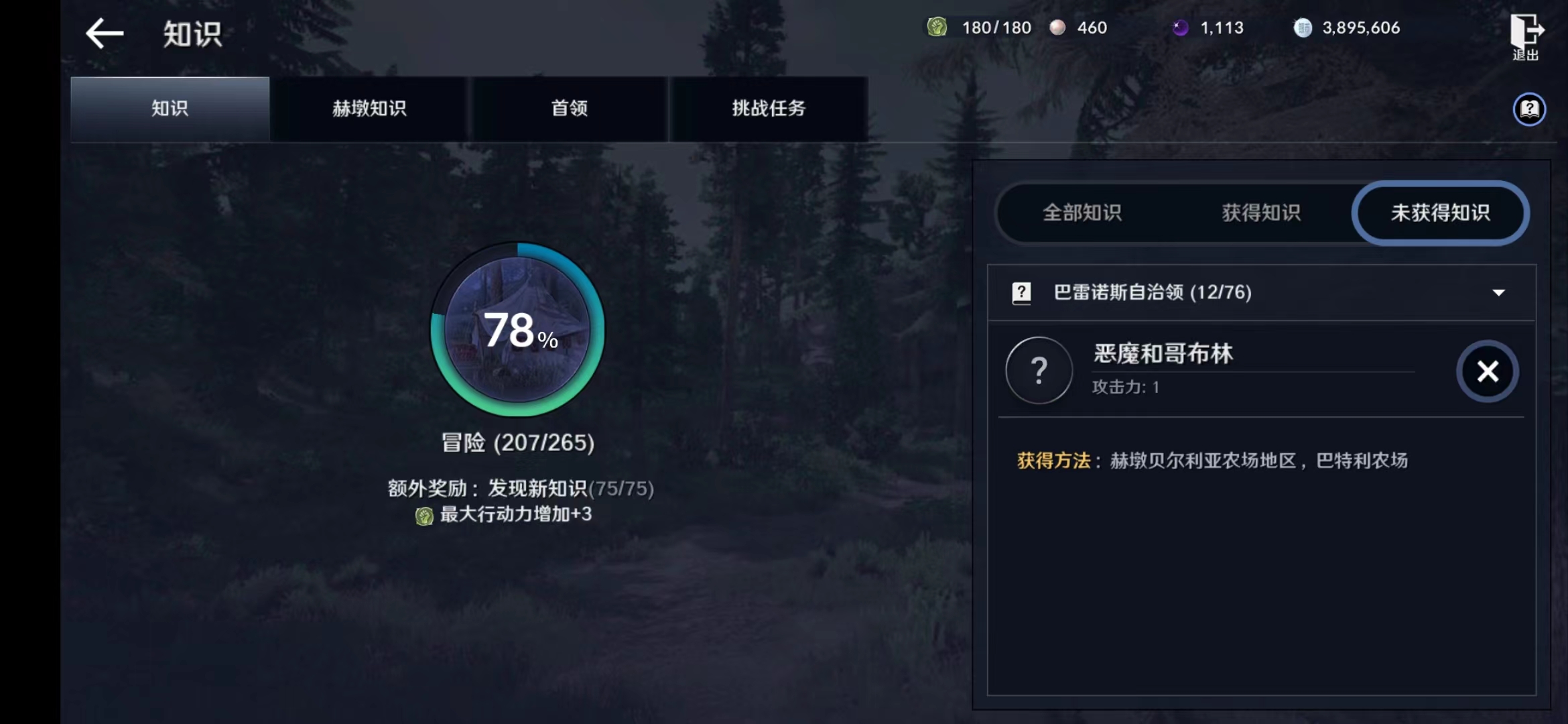The width and height of the screenshot is (1568, 724).
Task: Dismiss 恶魔和哥布林 with the X button
Action: point(1487,371)
